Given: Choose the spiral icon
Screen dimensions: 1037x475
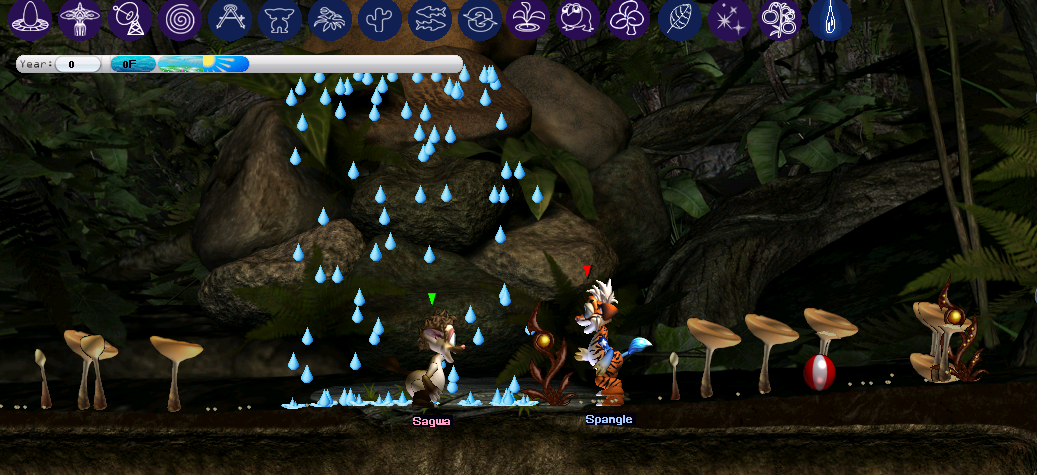Looking at the screenshot, I should point(180,19).
